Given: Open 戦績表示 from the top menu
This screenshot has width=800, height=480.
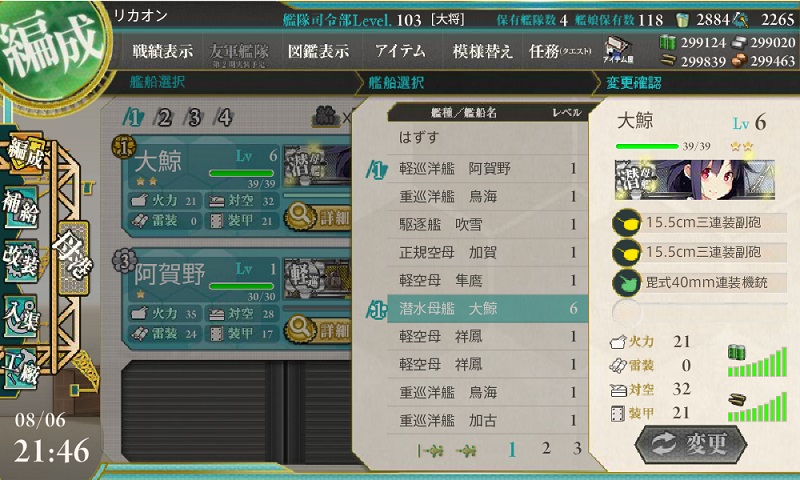Looking at the screenshot, I should coord(162,51).
